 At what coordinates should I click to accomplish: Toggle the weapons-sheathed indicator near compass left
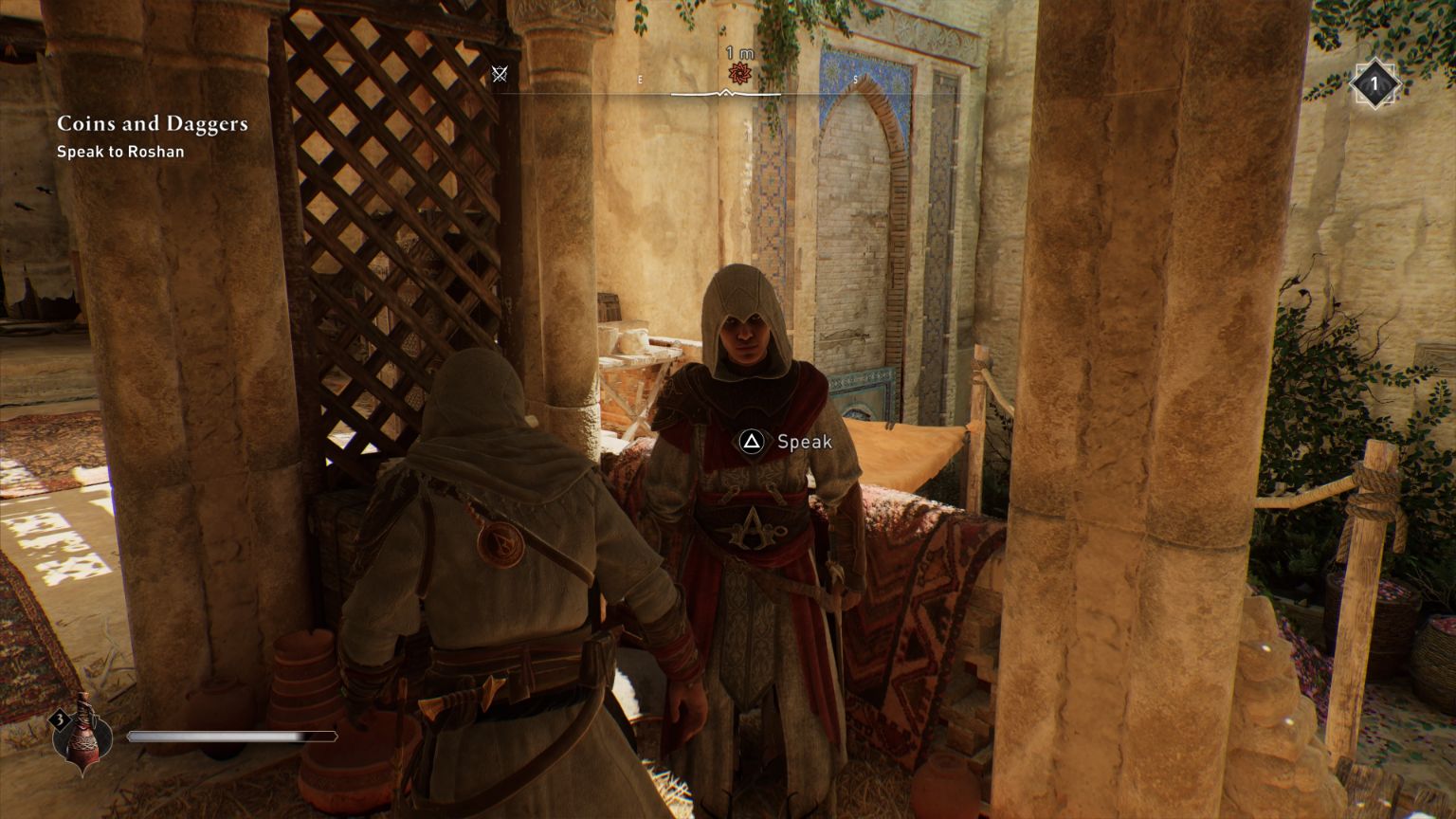pos(500,74)
